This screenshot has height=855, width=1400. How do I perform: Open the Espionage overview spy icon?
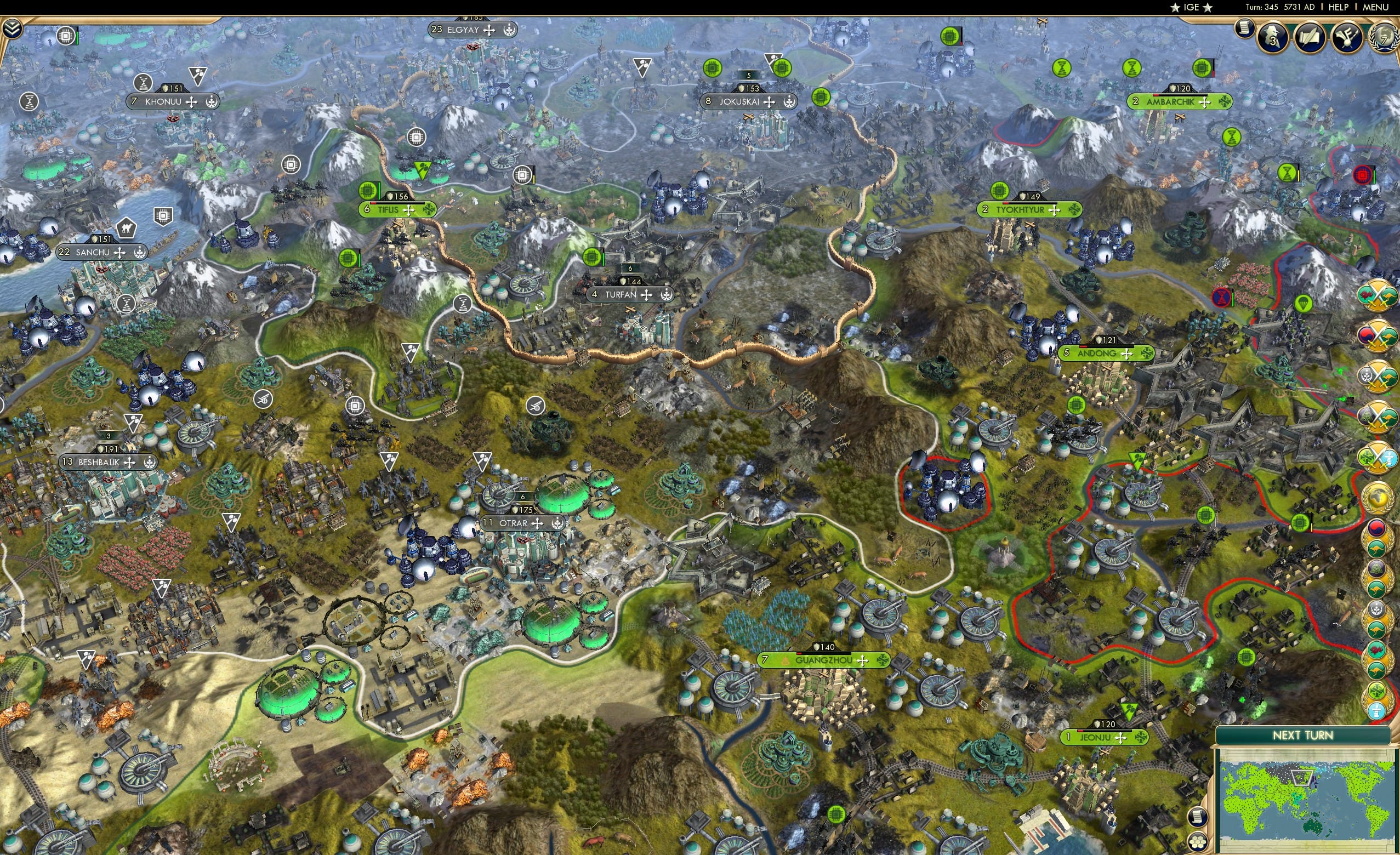tap(1273, 37)
